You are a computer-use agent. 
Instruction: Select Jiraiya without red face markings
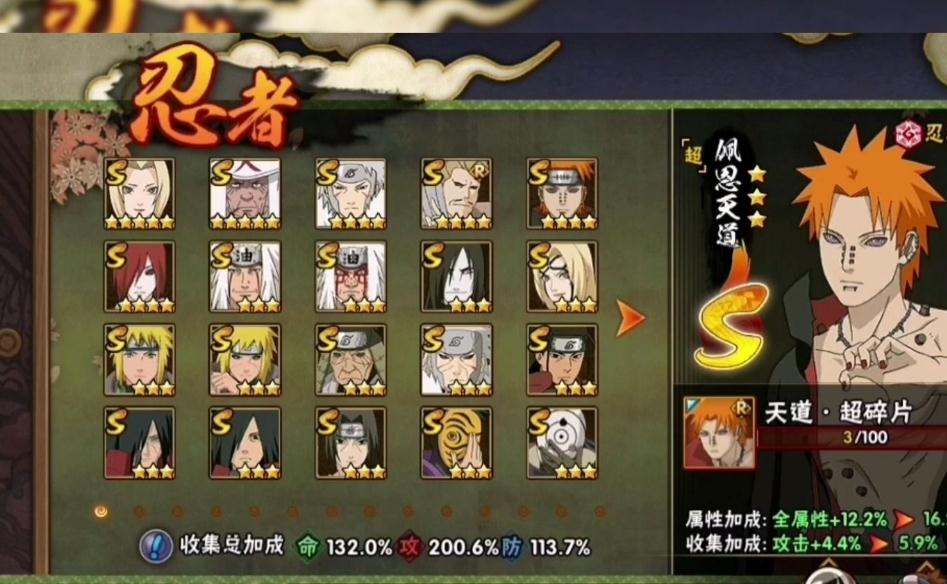point(245,276)
